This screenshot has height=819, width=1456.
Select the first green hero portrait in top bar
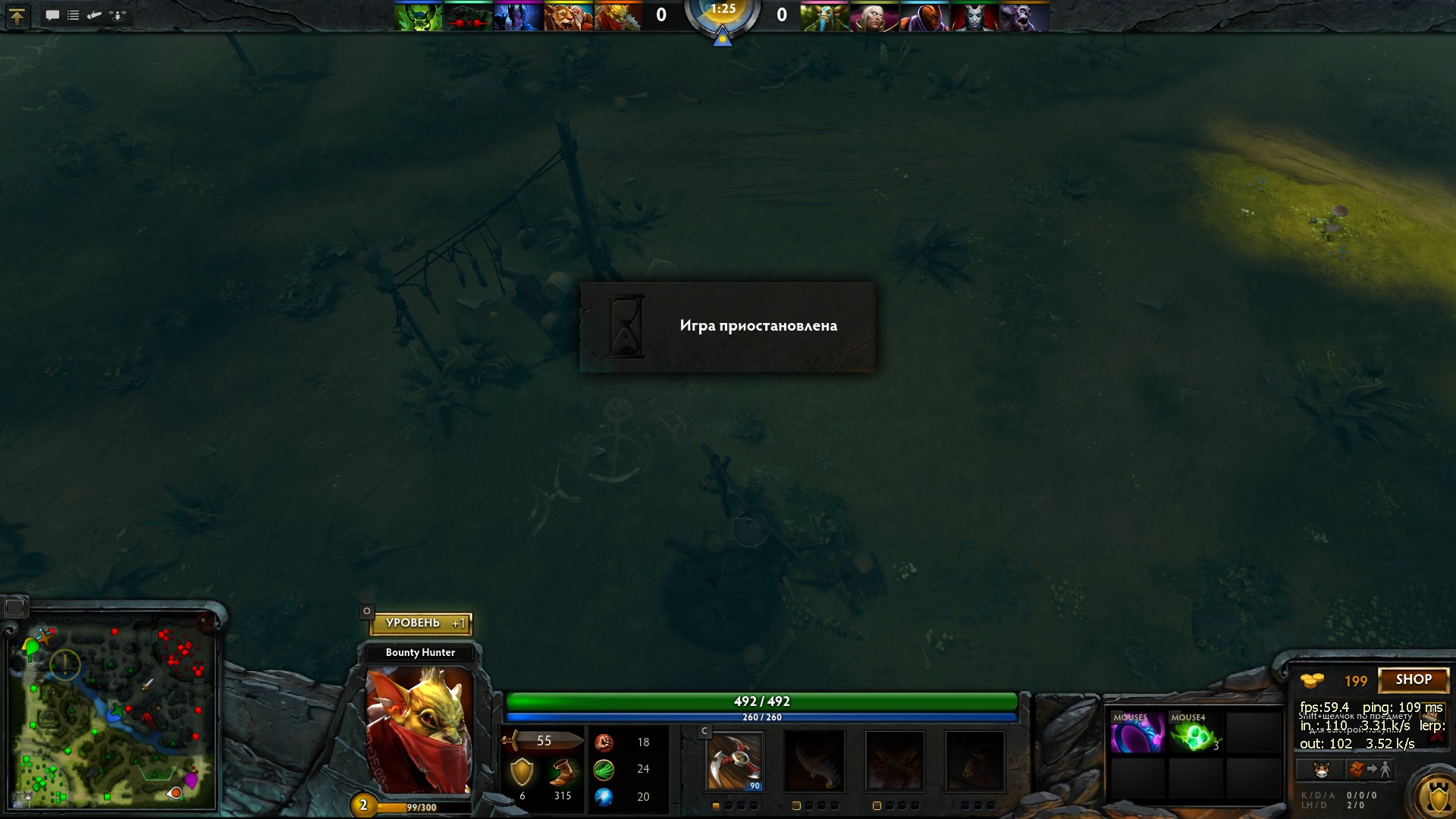coord(418,17)
